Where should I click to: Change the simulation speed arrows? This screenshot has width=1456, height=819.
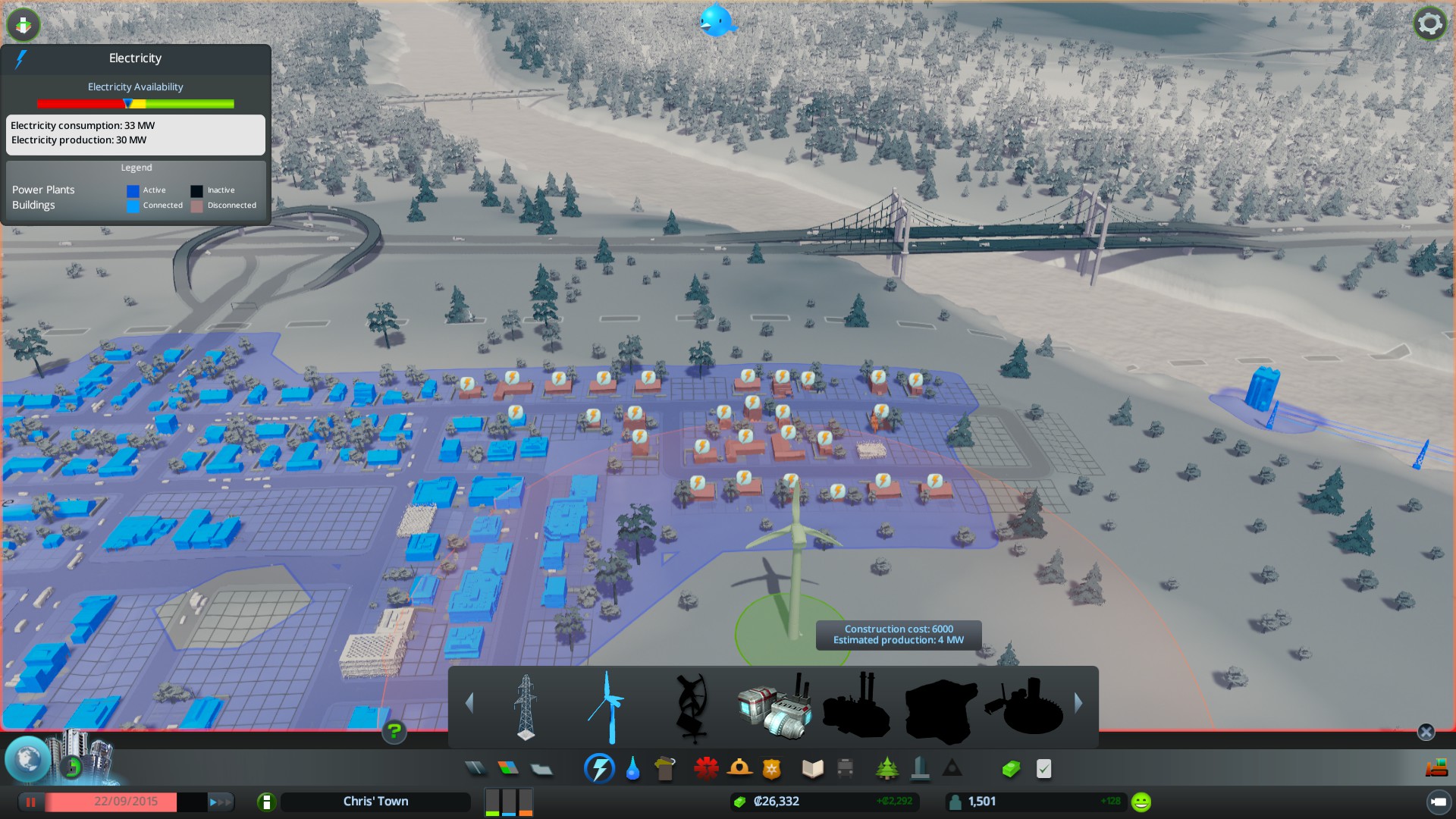pos(220,802)
